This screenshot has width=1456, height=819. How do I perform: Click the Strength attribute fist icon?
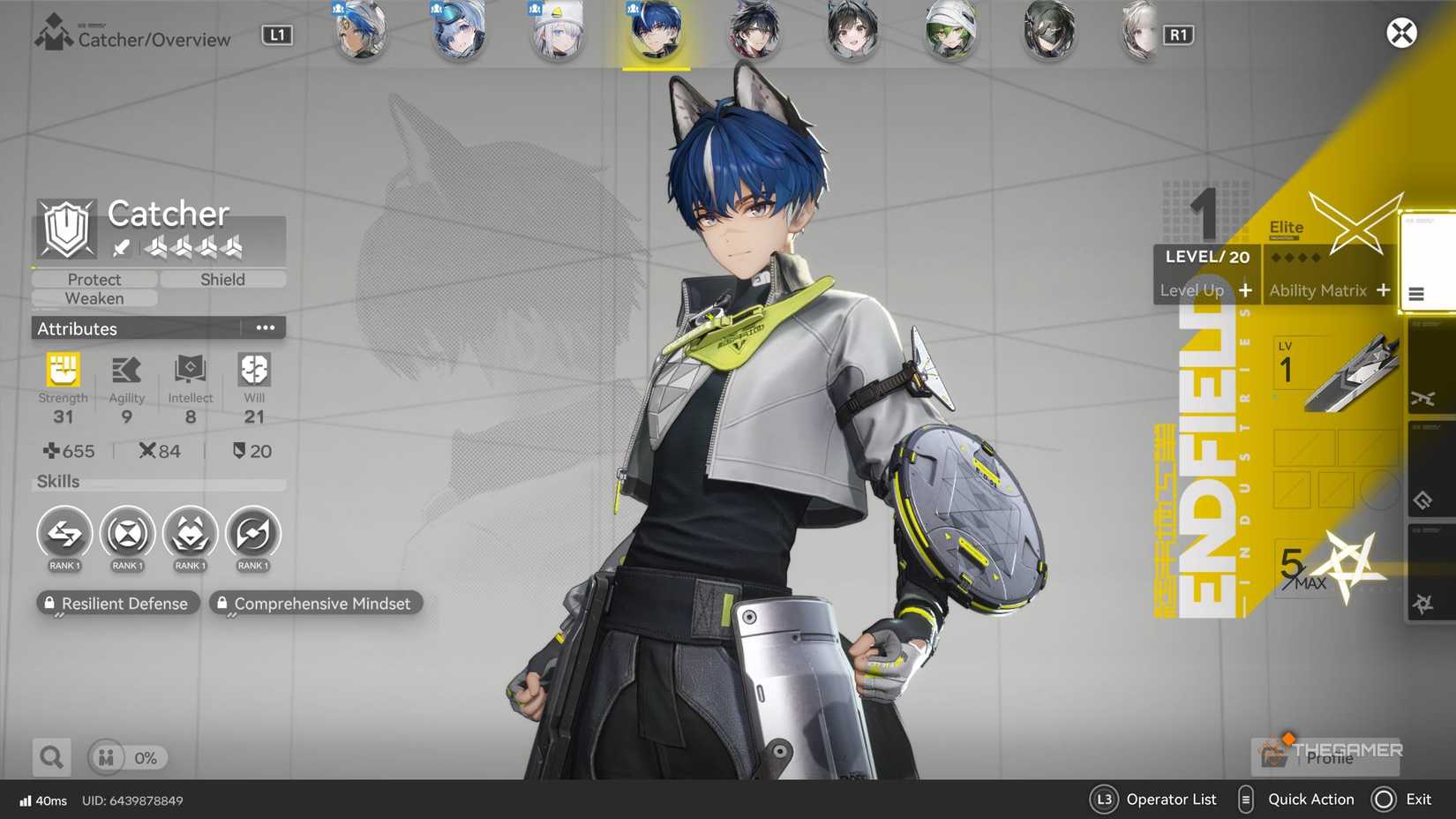coord(63,369)
